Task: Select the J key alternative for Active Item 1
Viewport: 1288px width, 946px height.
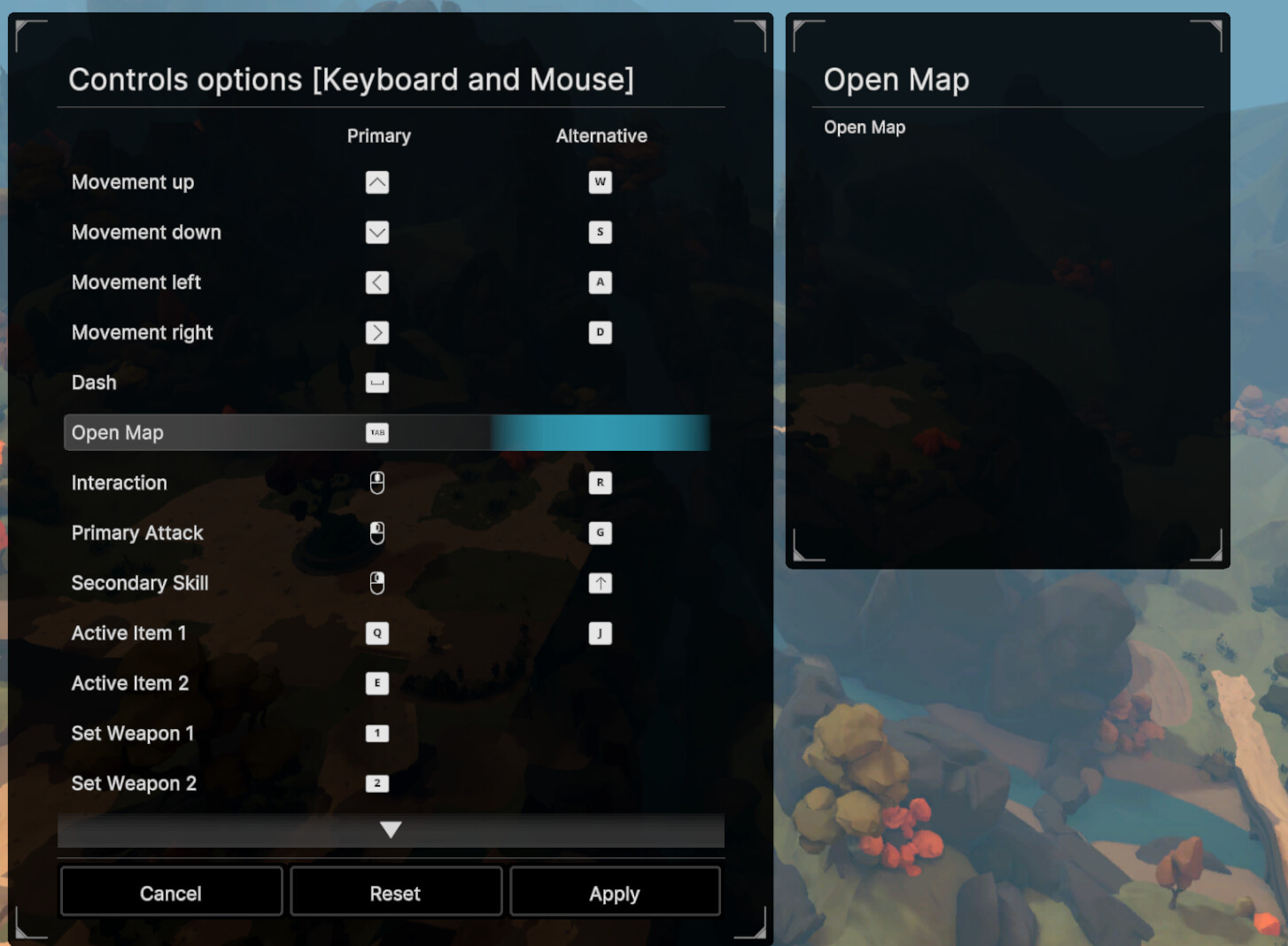Action: click(x=601, y=632)
